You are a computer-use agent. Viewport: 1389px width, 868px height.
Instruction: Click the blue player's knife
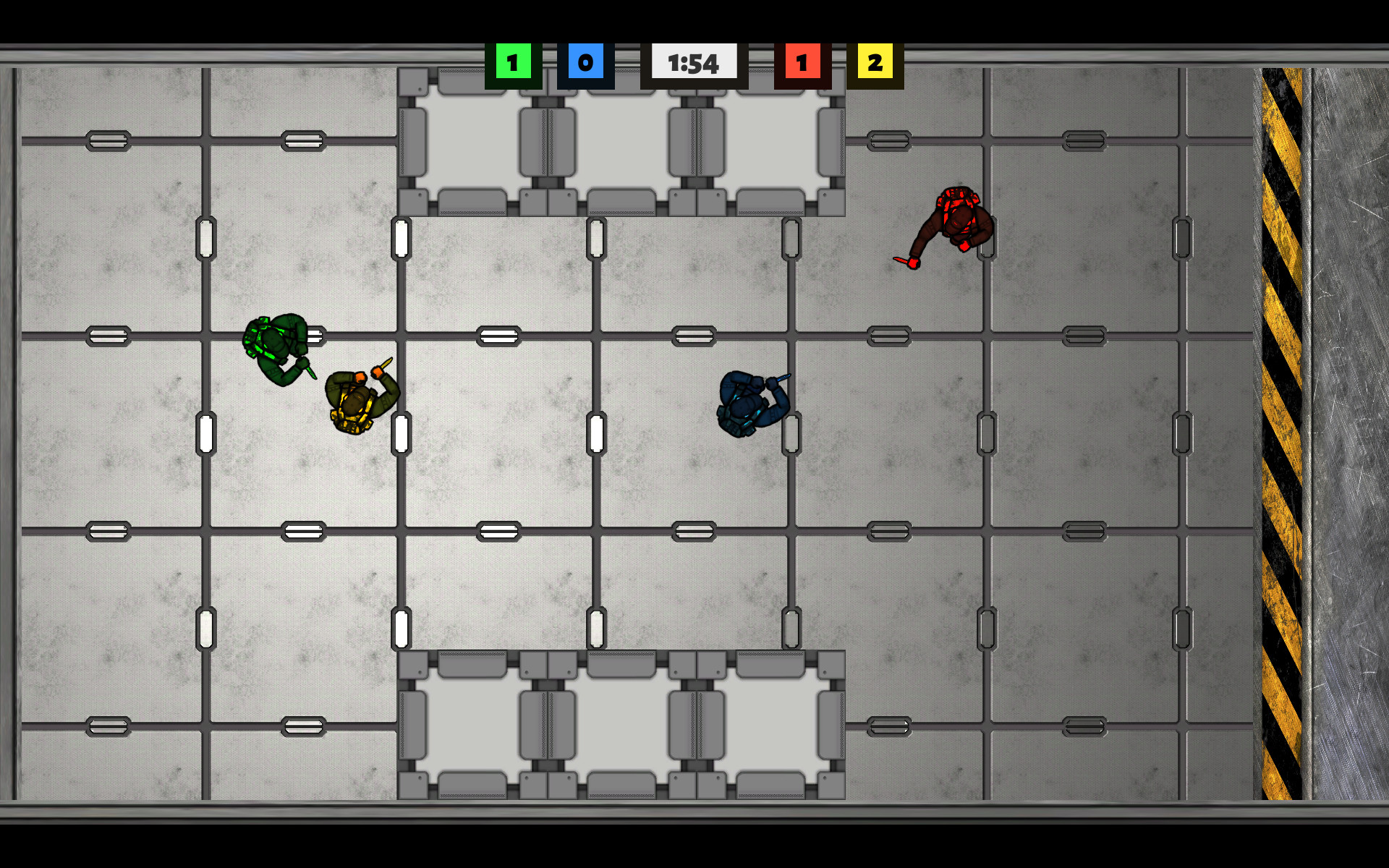783,378
